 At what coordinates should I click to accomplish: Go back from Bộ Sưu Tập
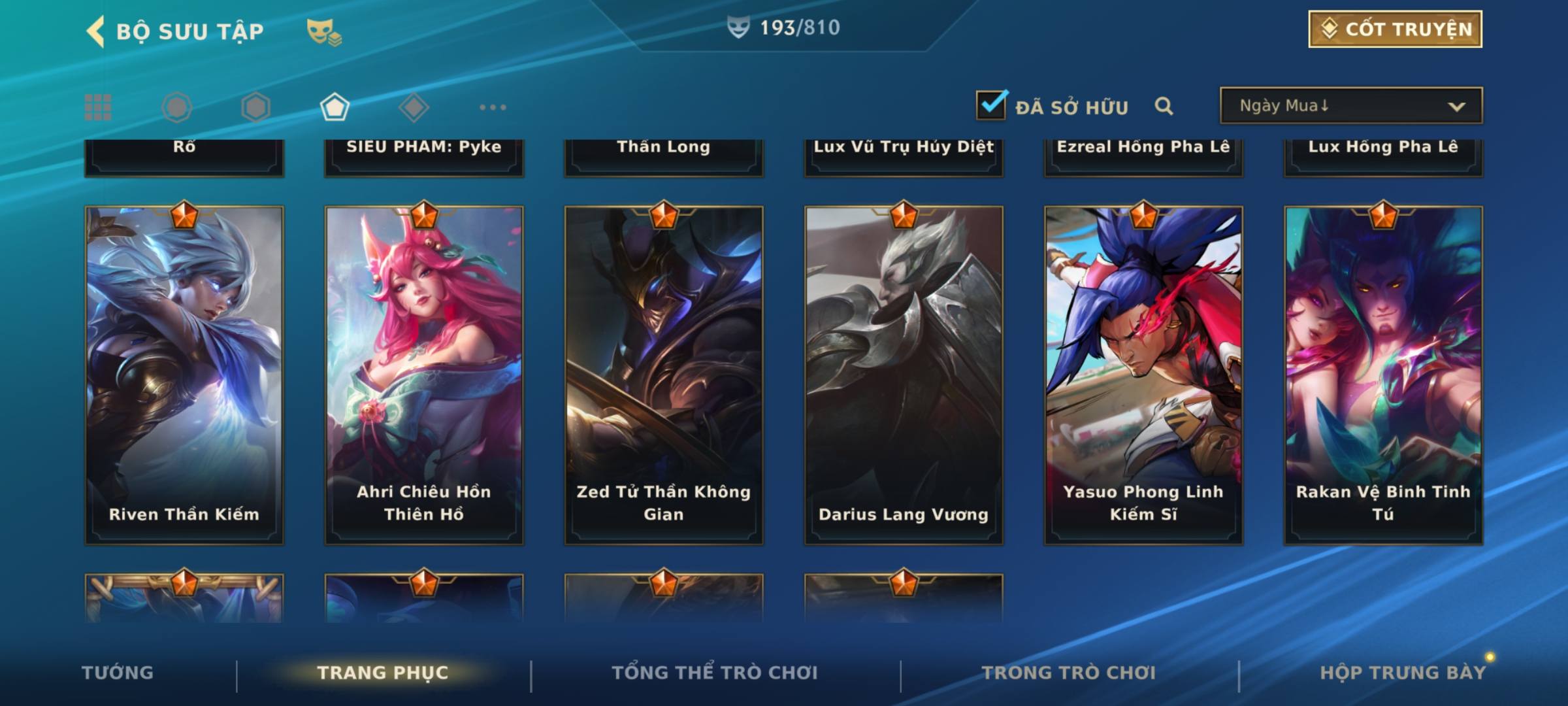click(x=97, y=31)
